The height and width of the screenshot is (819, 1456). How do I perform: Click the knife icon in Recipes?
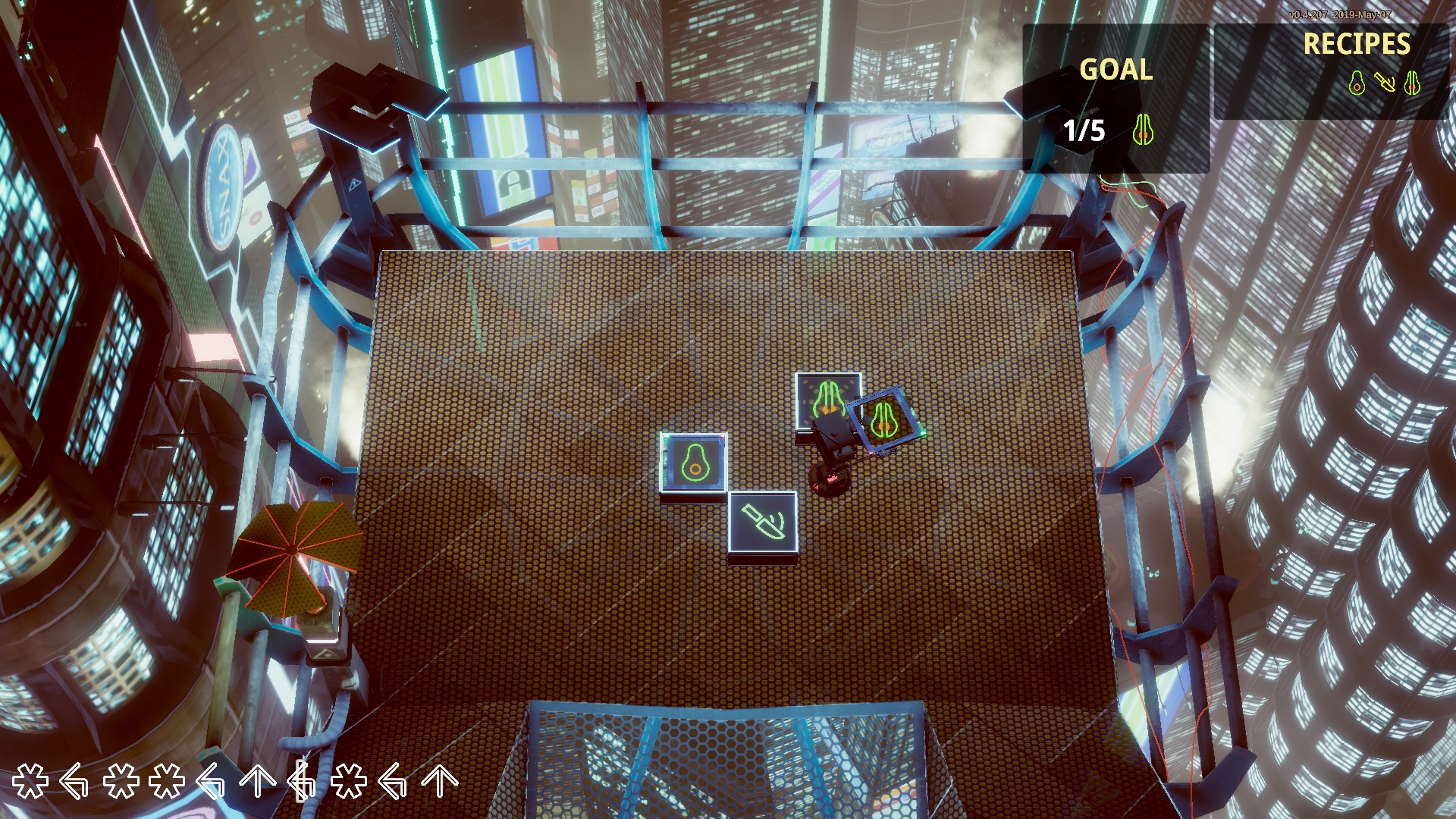pyautogui.click(x=1385, y=83)
